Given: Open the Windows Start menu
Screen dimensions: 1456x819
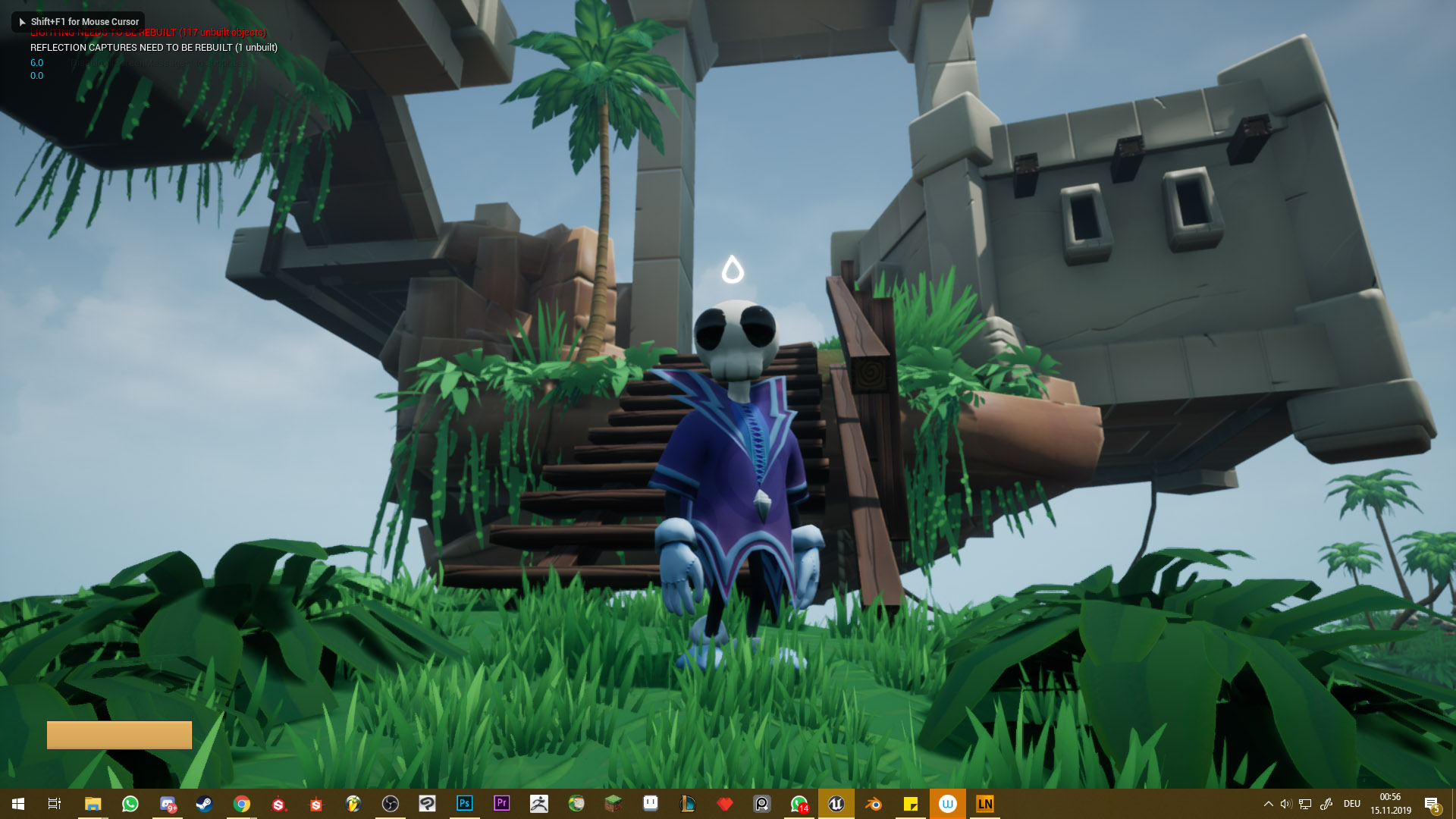Looking at the screenshot, I should pos(18,804).
